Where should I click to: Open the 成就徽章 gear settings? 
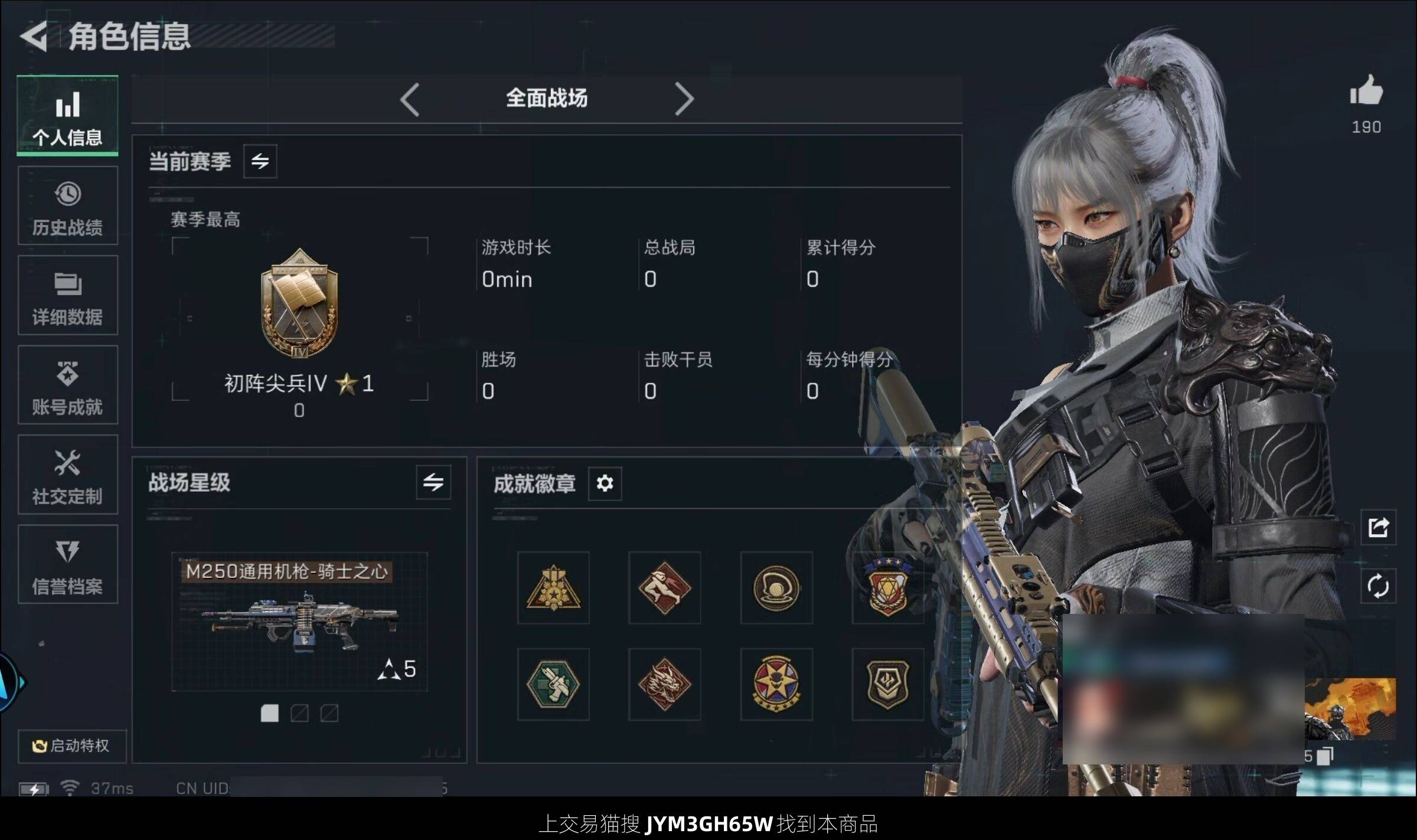click(605, 483)
